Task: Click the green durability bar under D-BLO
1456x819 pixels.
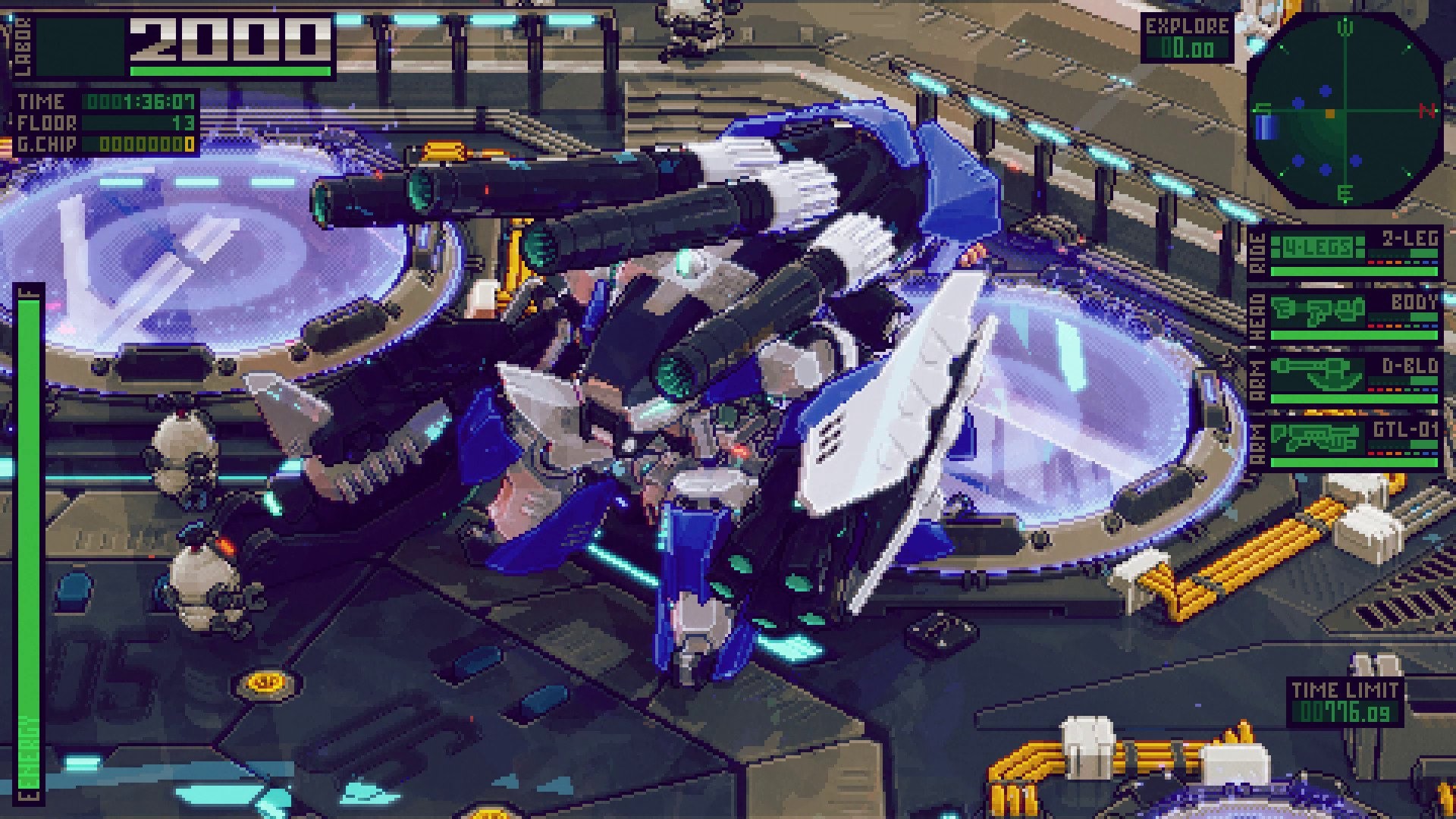Action: tap(1352, 398)
